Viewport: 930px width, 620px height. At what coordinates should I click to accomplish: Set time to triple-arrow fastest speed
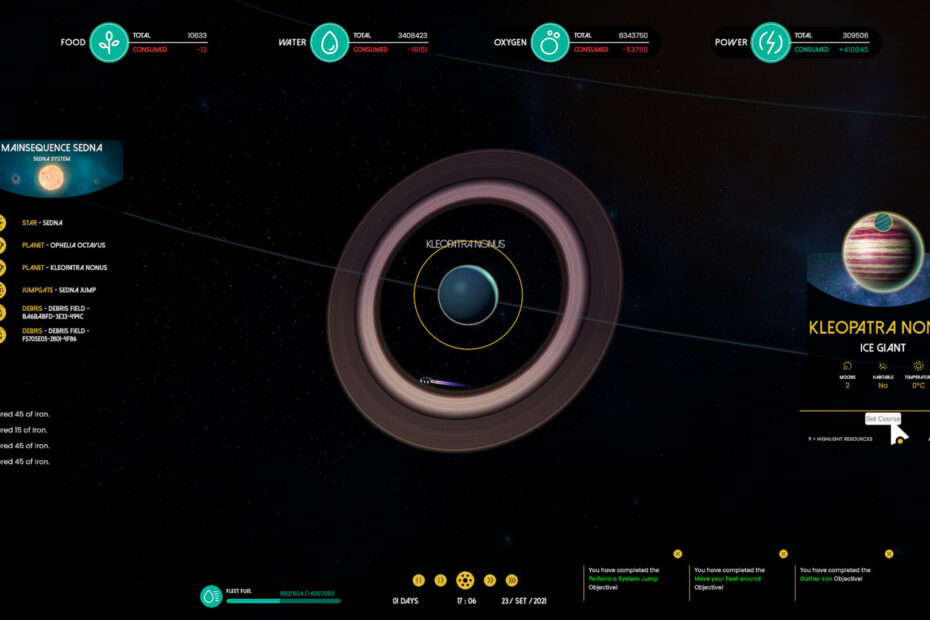pos(512,580)
